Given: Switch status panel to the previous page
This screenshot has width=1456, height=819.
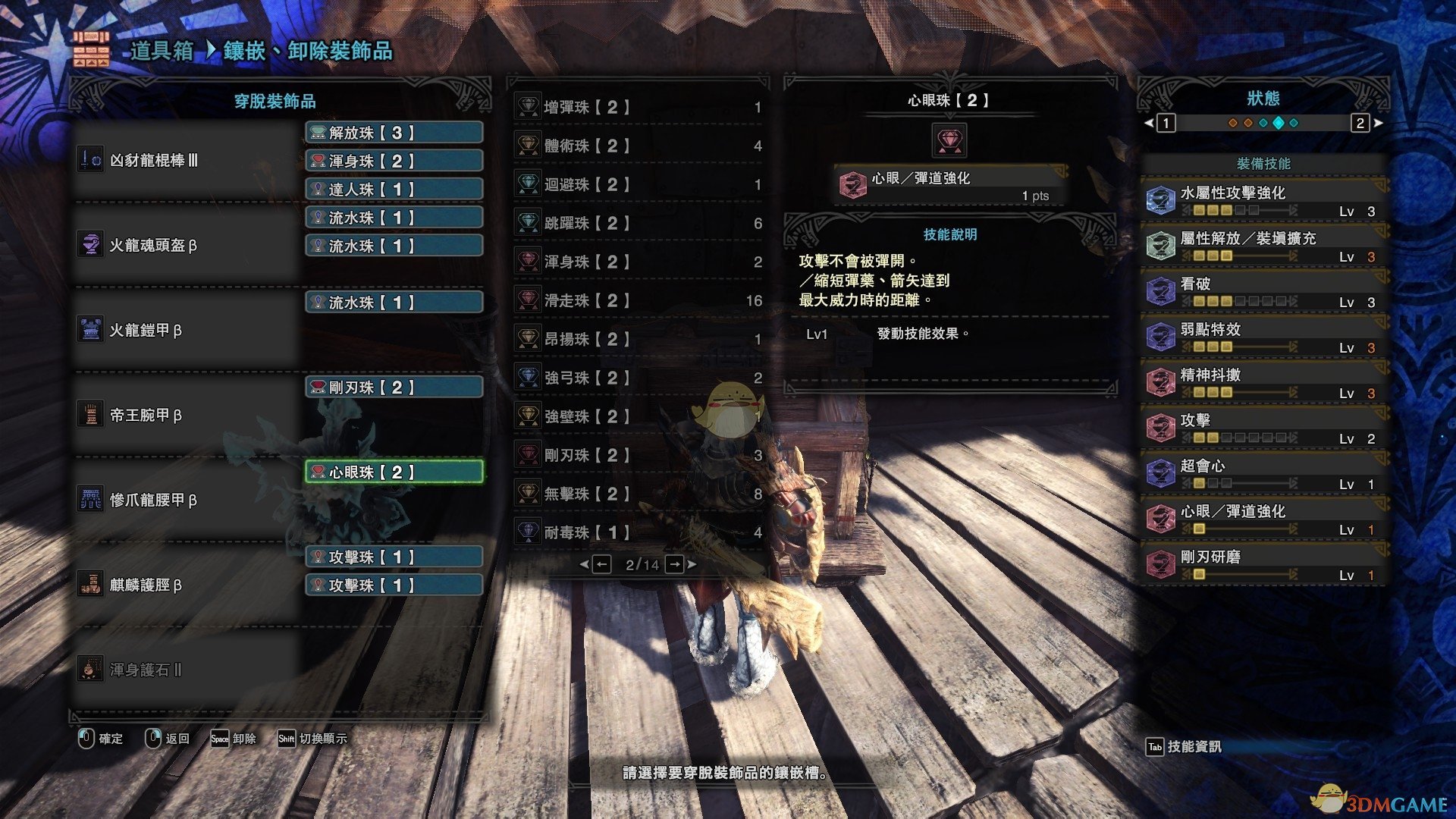Looking at the screenshot, I should click(1166, 123).
